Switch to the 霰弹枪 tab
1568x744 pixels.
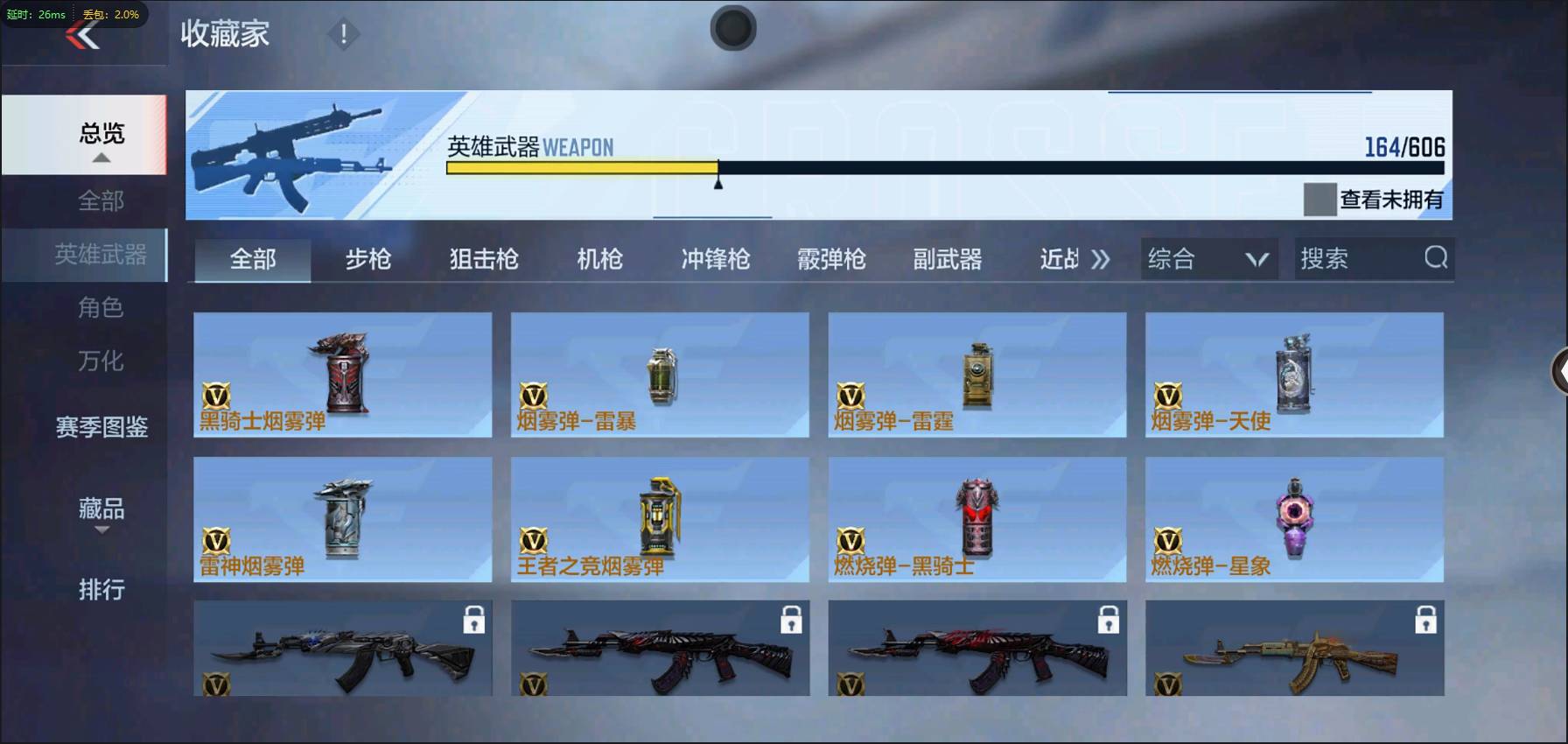tap(829, 258)
